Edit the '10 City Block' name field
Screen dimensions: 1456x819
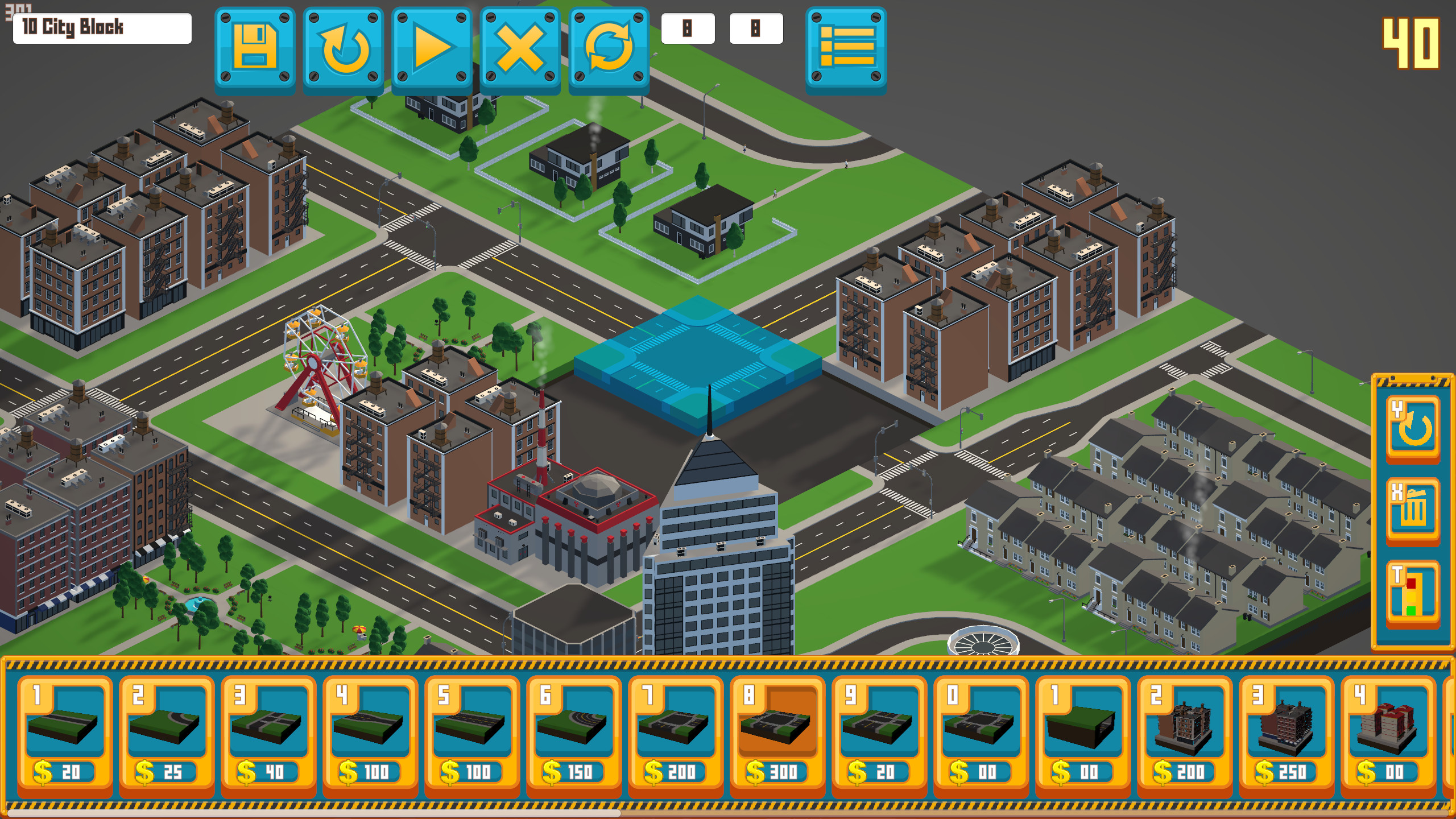102,26
